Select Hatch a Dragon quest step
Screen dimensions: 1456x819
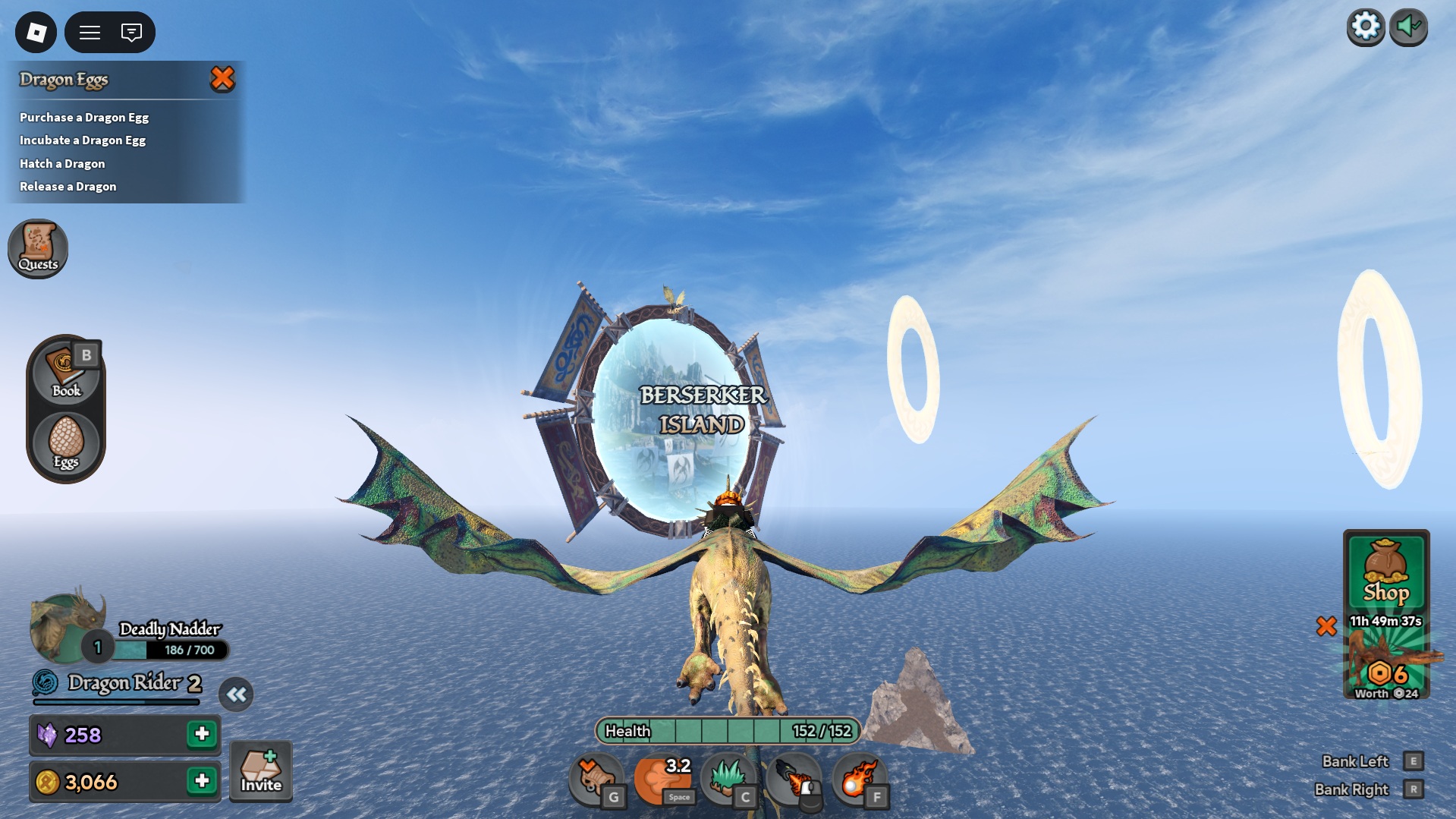click(x=62, y=163)
